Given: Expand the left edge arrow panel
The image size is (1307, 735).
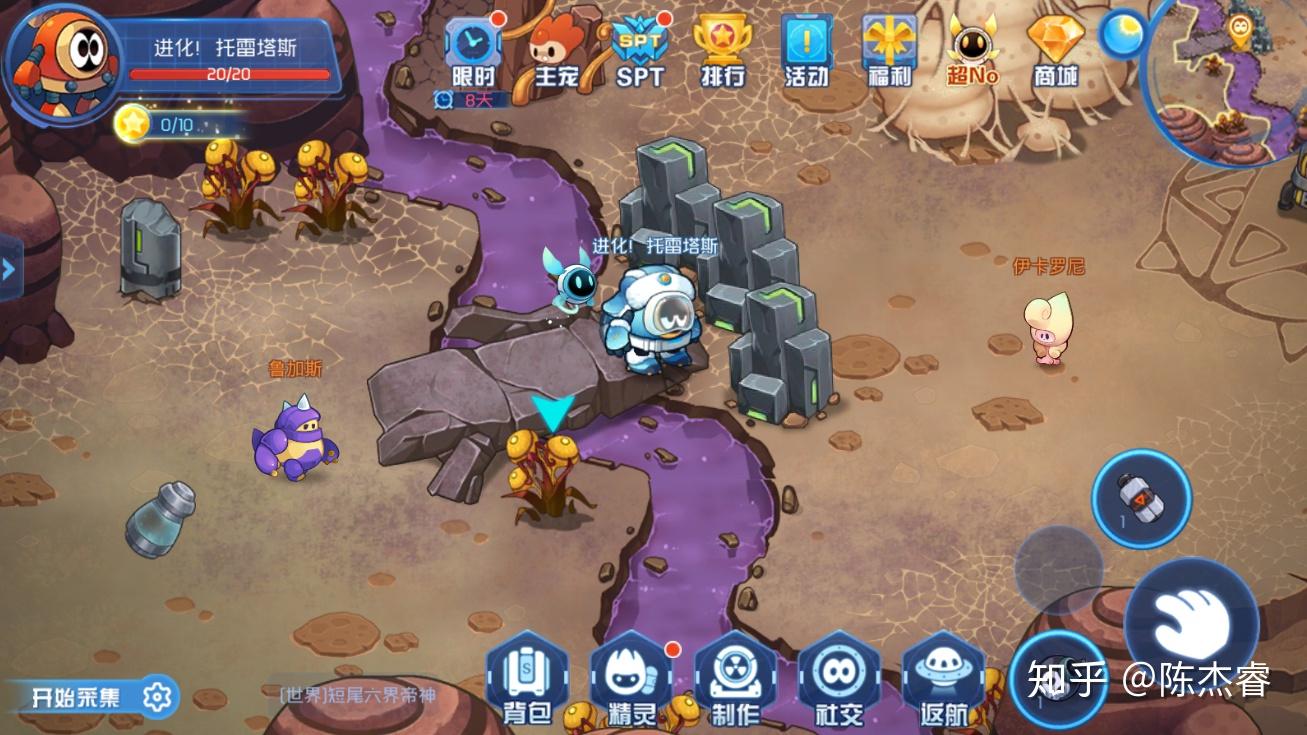Looking at the screenshot, I should point(10,268).
